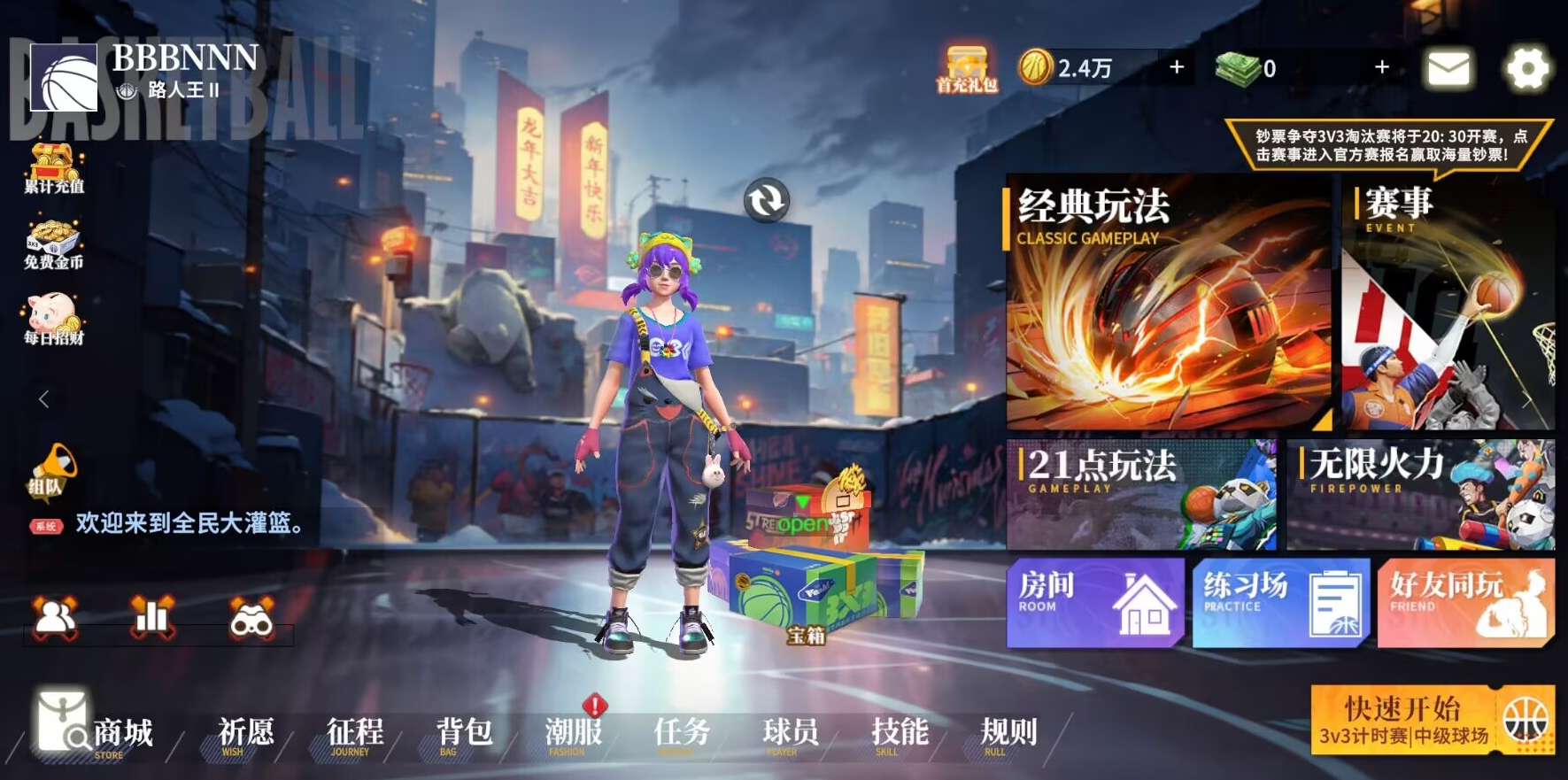Viewport: 1568px width, 780px height.
Task: Collapse left sidebar with chevron arrow
Action: [x=42, y=398]
